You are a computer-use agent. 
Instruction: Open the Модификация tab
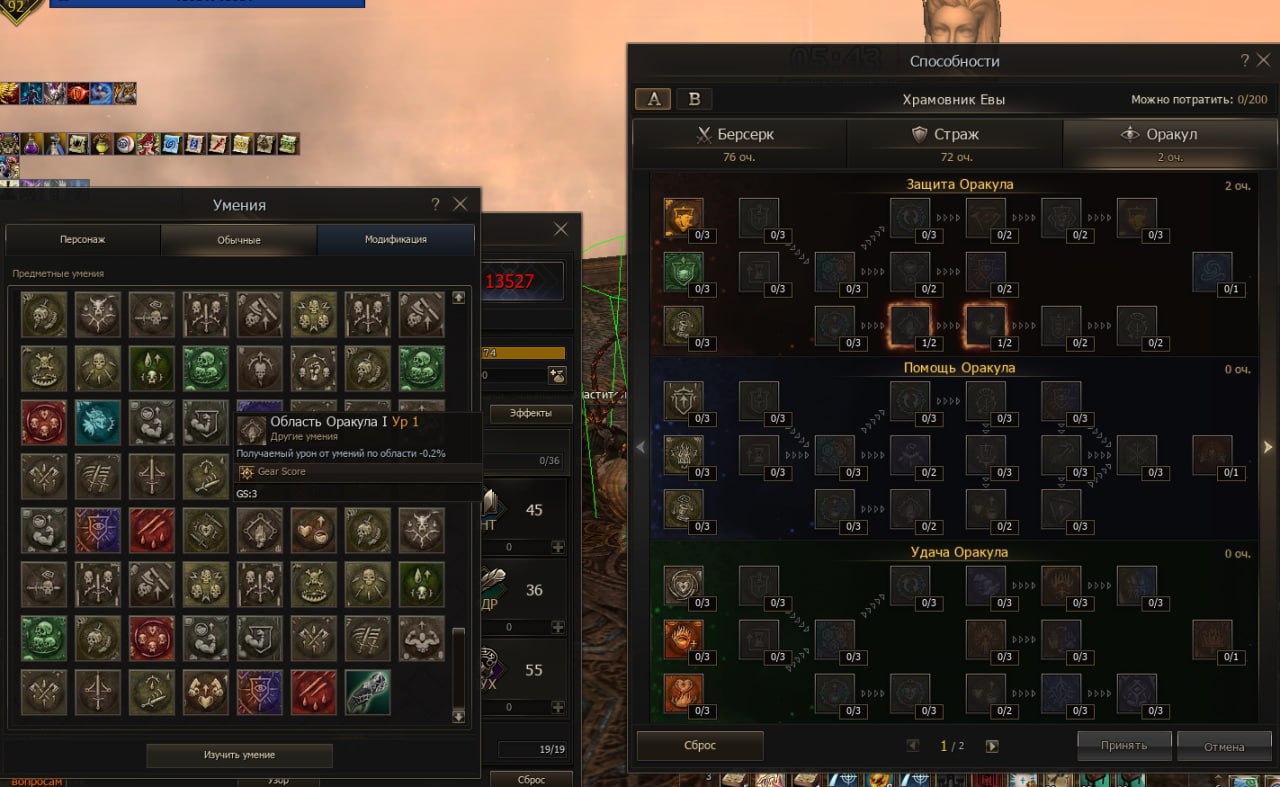[395, 240]
